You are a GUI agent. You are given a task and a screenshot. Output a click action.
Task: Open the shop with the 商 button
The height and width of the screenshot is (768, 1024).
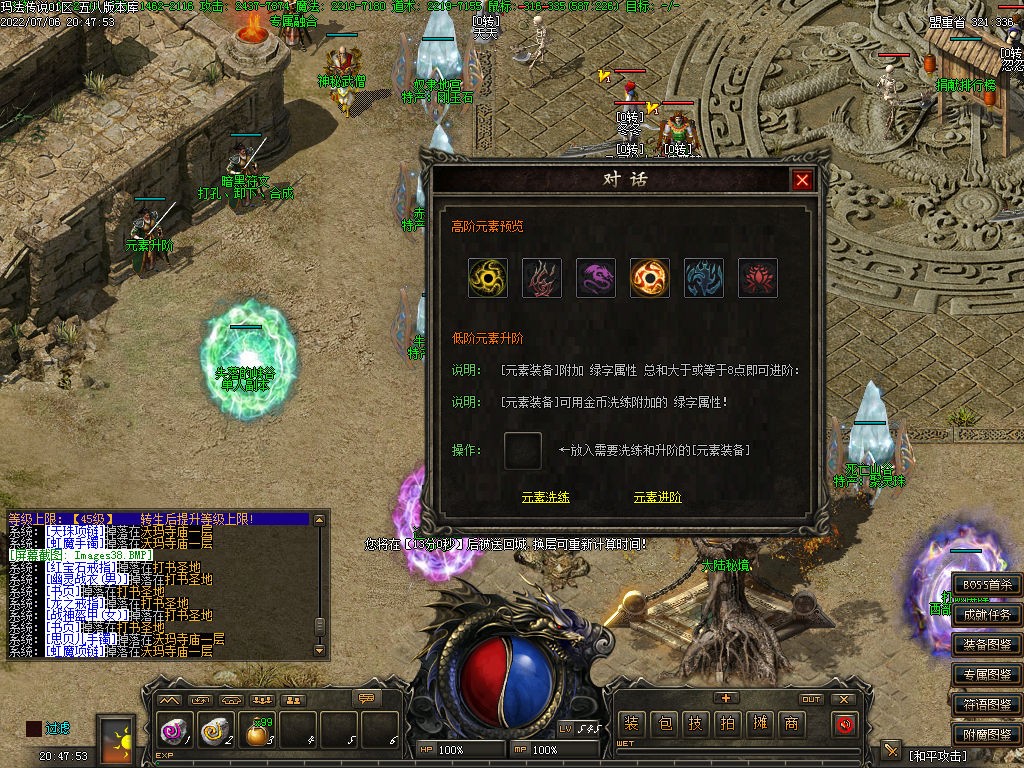tap(791, 723)
